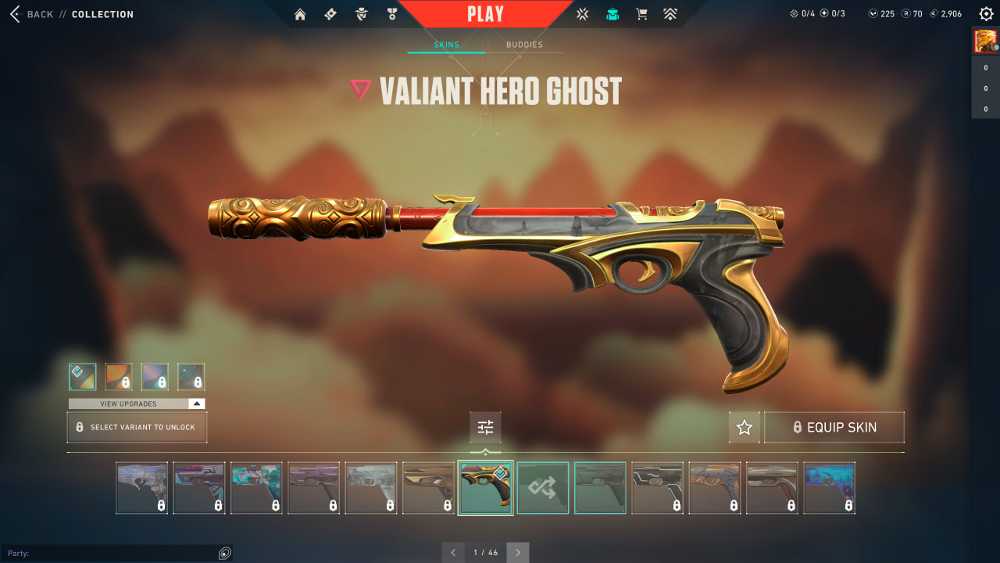
Task: Click Select Variant to Unlock button
Action: (x=137, y=427)
